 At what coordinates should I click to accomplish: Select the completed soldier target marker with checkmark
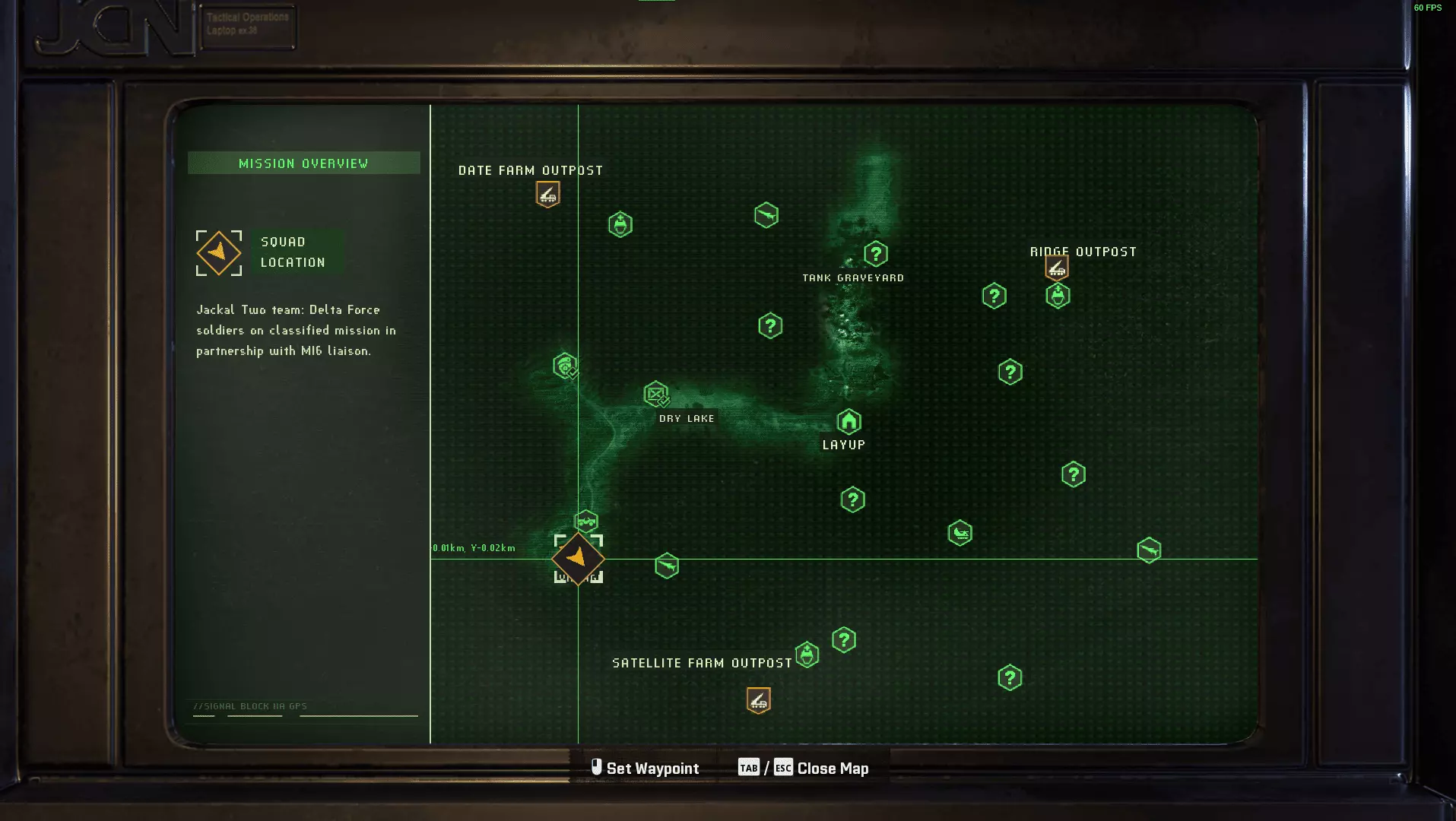[565, 366]
